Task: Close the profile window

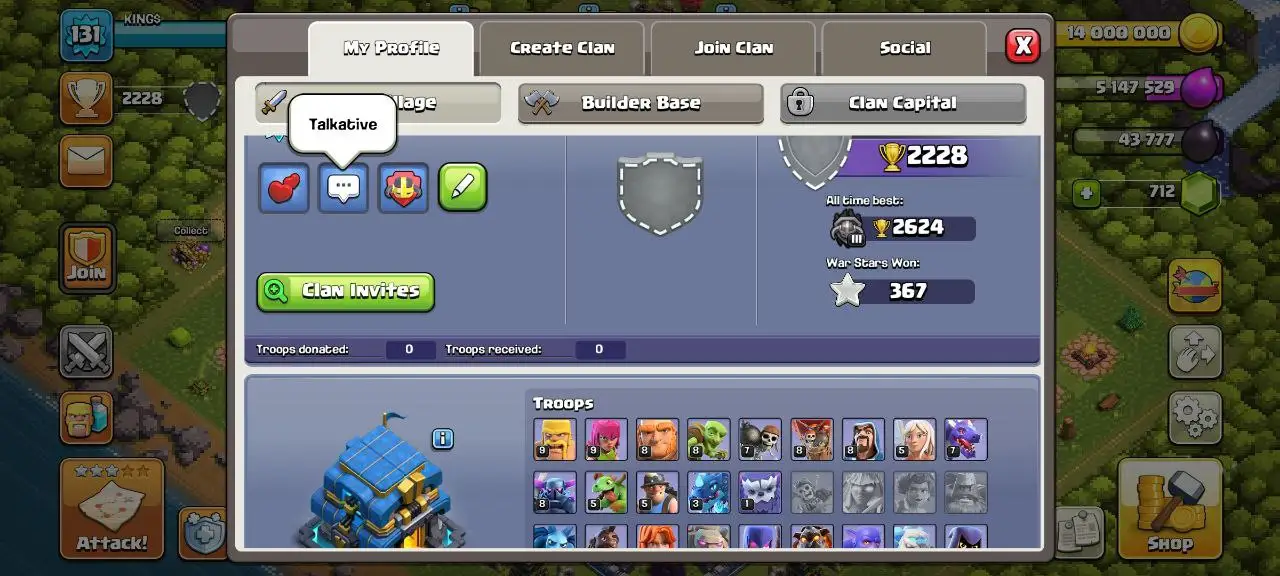Action: click(x=1022, y=45)
